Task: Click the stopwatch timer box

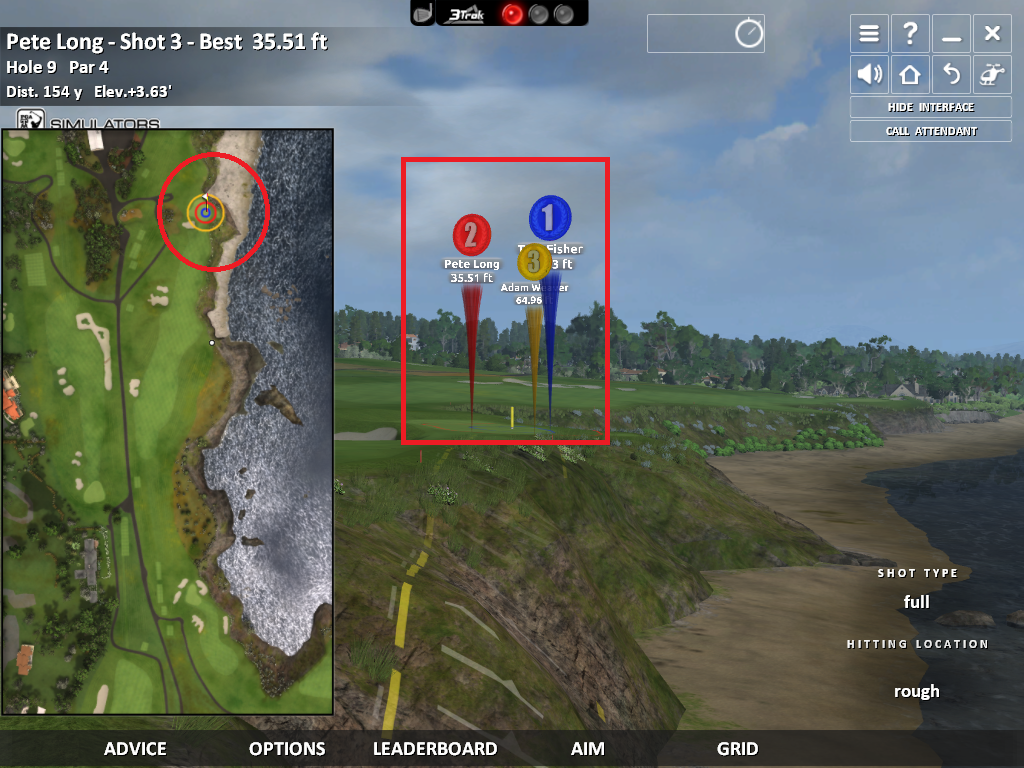Action: tap(706, 34)
